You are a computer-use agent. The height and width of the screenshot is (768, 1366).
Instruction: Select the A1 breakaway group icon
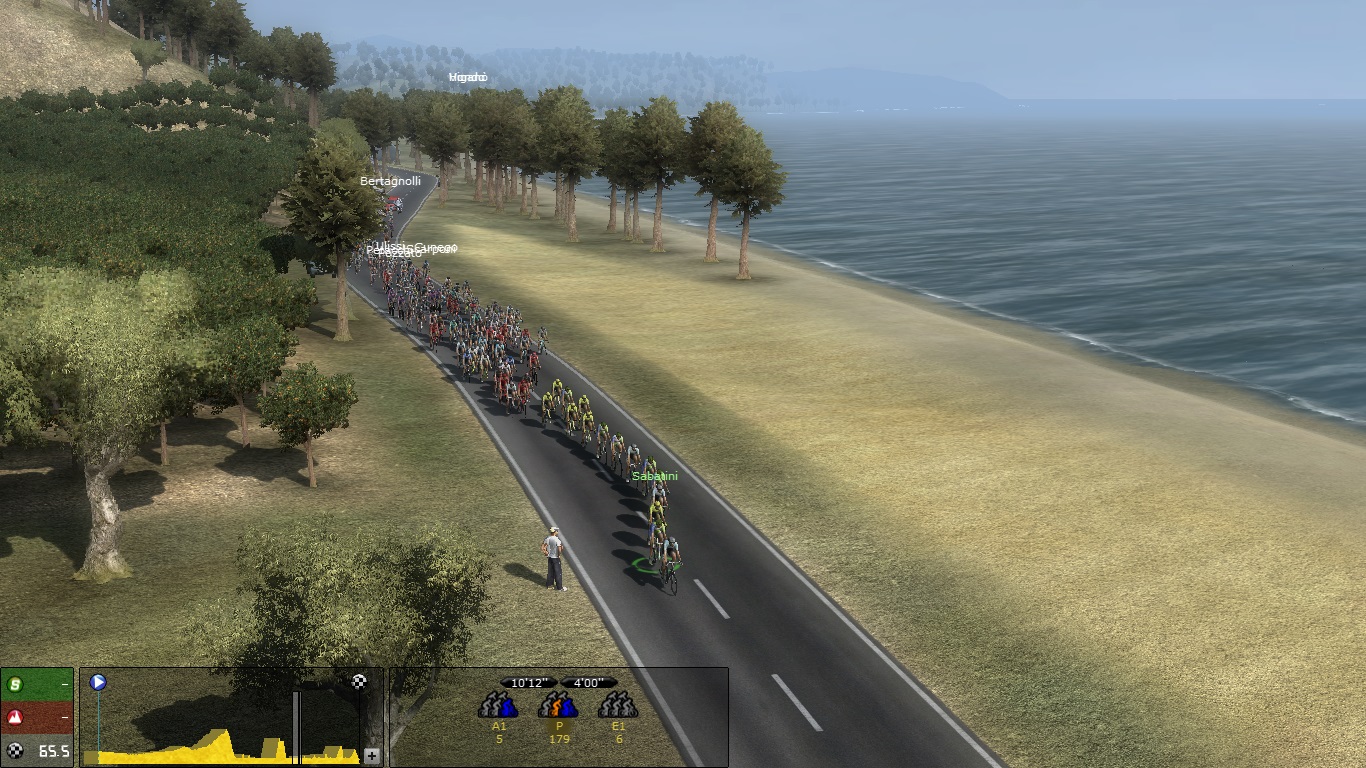point(498,706)
